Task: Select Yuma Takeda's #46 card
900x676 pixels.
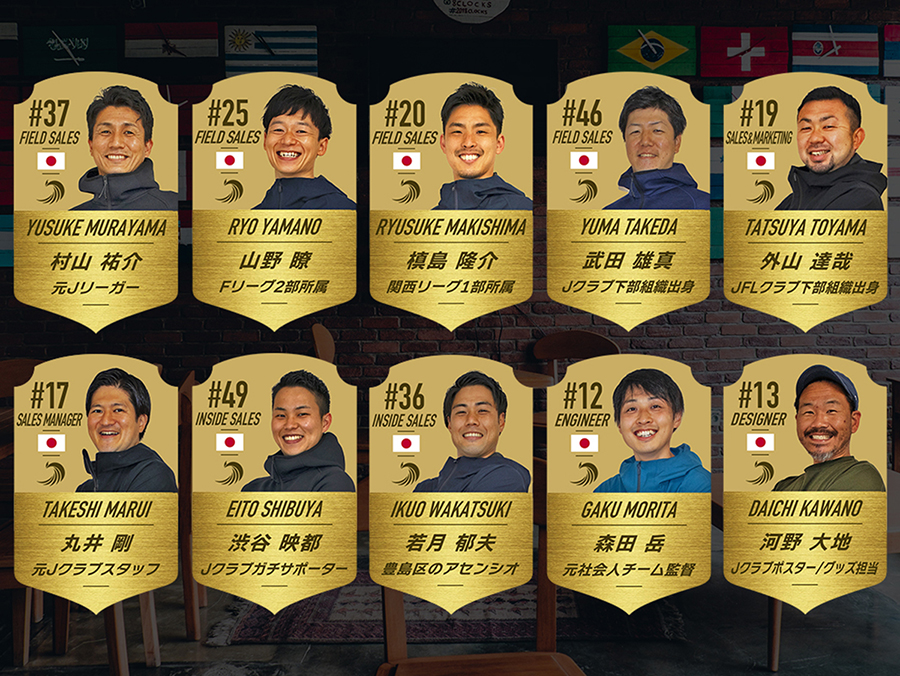Action: pyautogui.click(x=627, y=200)
